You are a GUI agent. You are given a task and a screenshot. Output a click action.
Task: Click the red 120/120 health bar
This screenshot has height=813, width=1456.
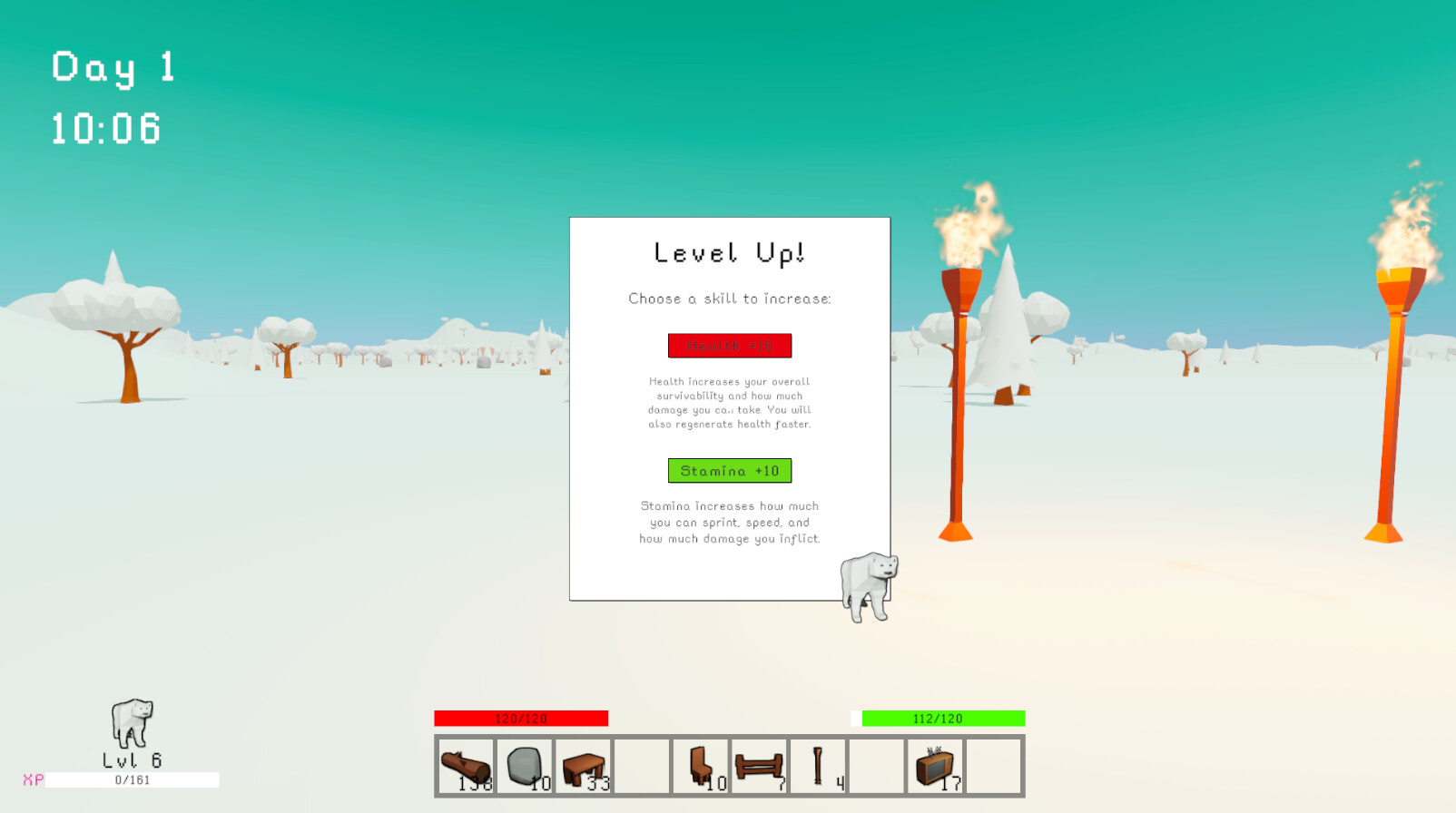click(522, 718)
